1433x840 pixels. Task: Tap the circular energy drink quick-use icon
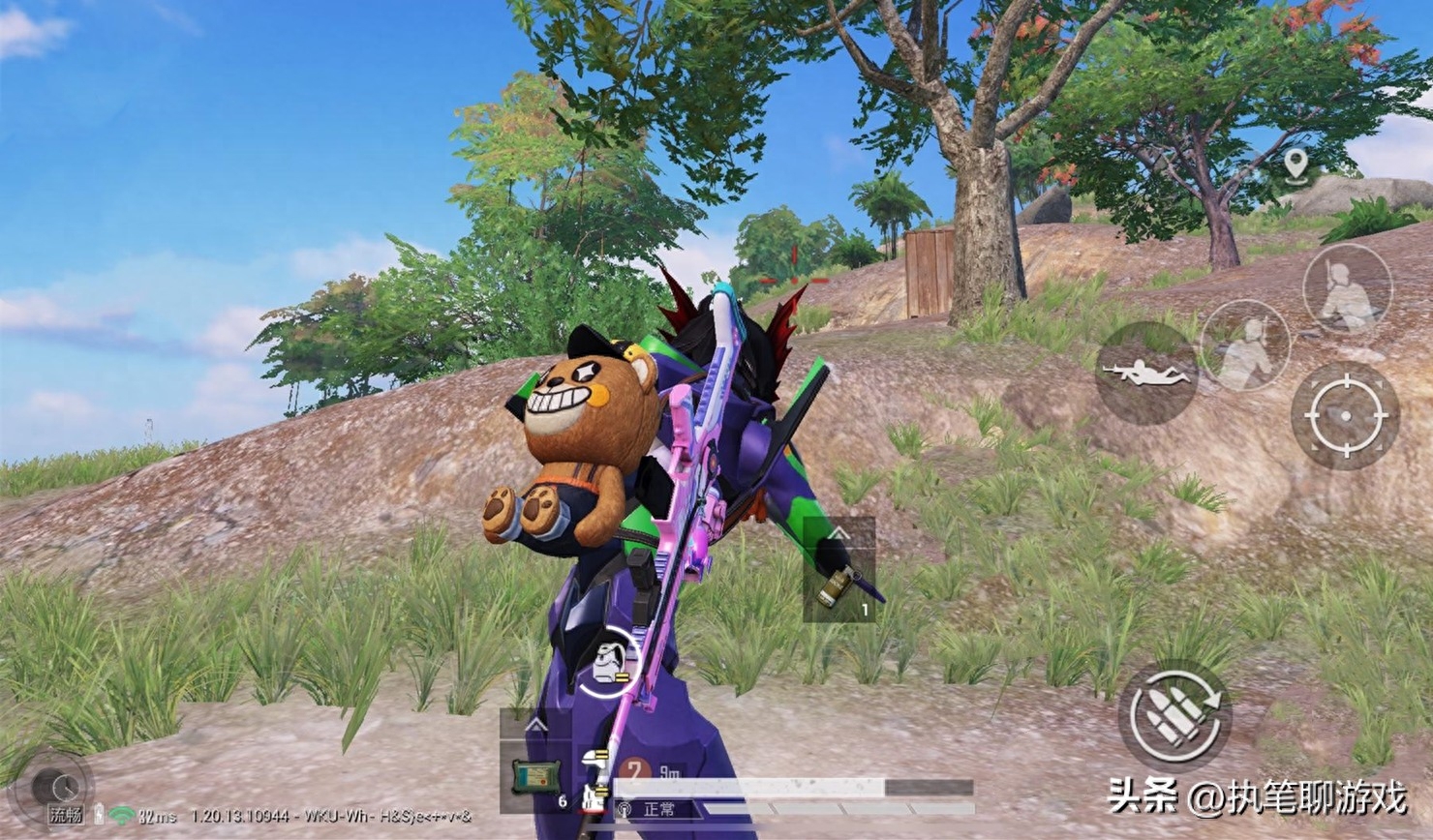(609, 662)
